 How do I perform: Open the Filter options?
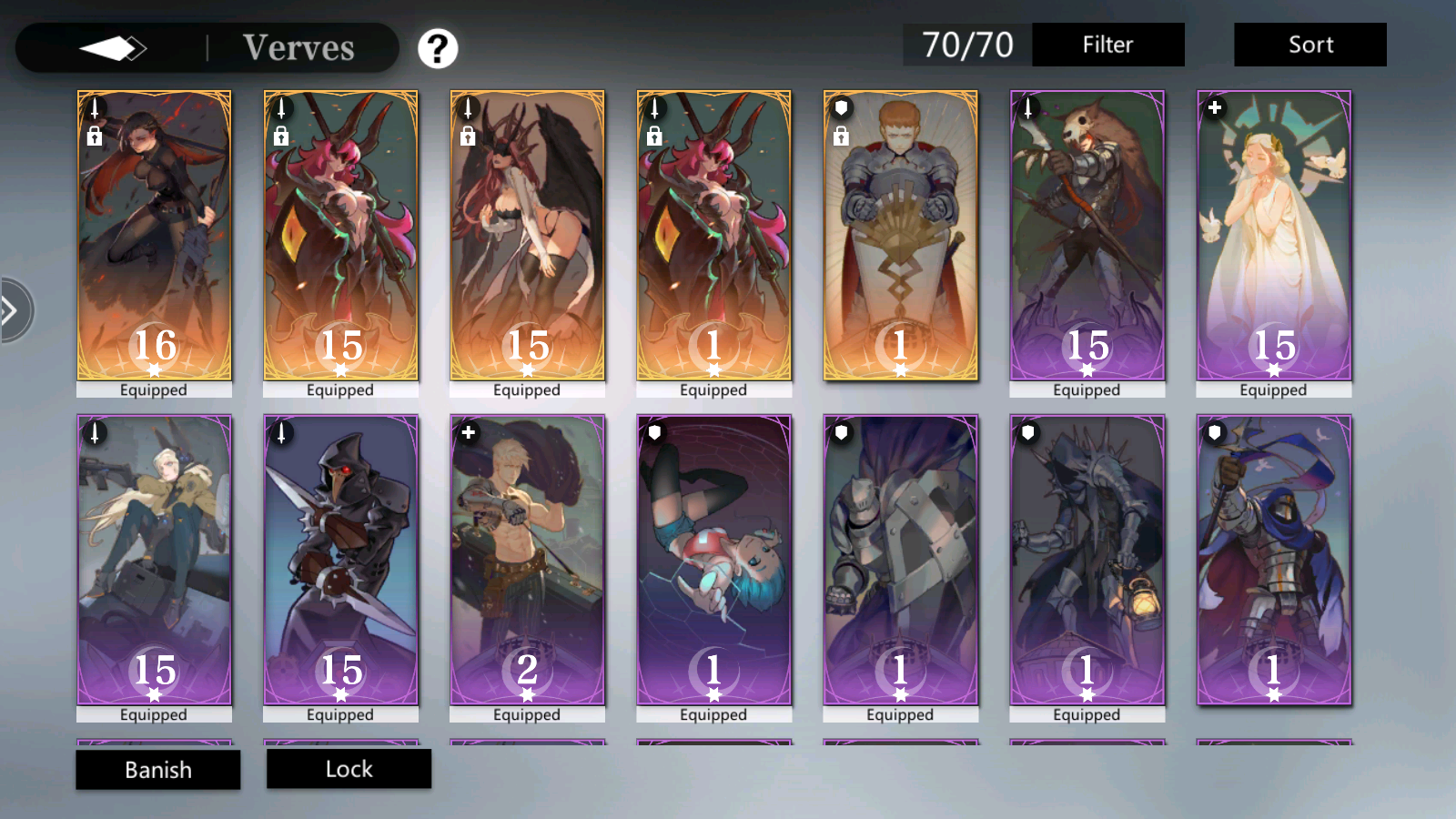(1108, 45)
